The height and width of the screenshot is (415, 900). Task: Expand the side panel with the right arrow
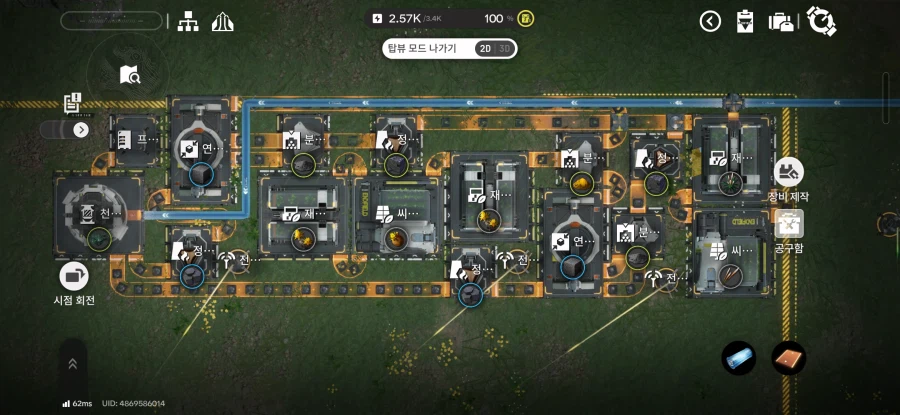click(x=81, y=129)
